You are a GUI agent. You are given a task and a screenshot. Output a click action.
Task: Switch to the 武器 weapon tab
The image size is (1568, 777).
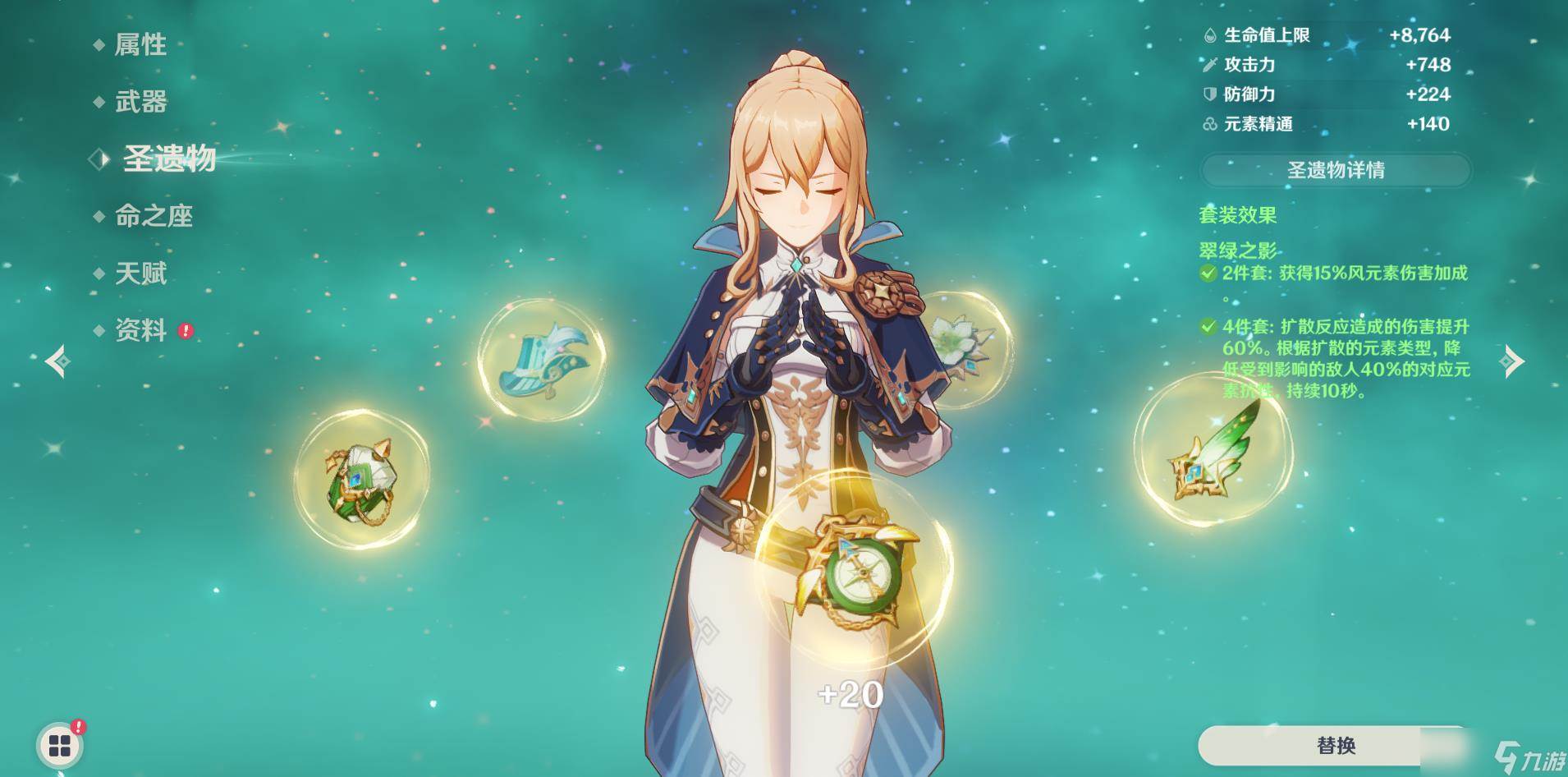coord(140,102)
